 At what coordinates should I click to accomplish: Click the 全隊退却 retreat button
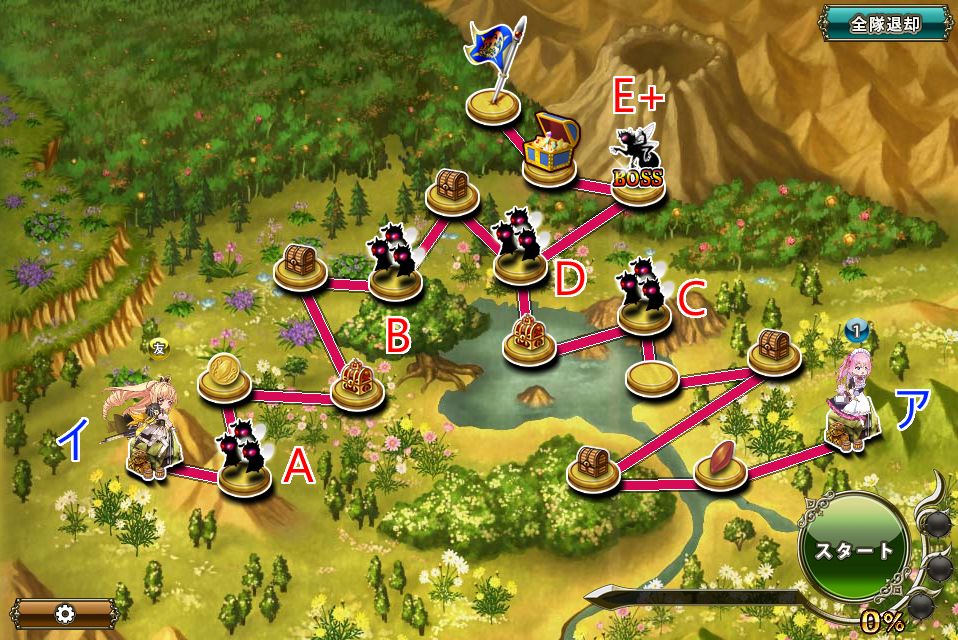(886, 23)
